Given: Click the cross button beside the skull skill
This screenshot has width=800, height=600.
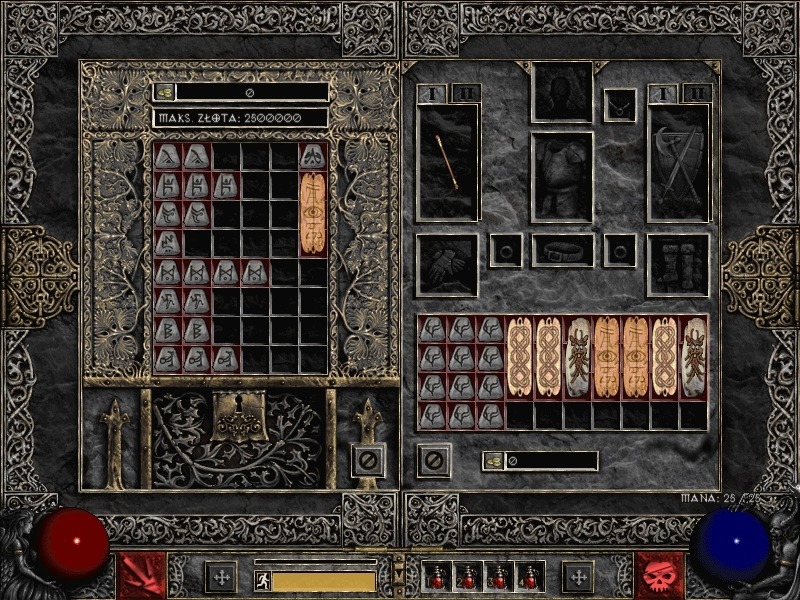Looking at the screenshot, I should click(578, 576).
